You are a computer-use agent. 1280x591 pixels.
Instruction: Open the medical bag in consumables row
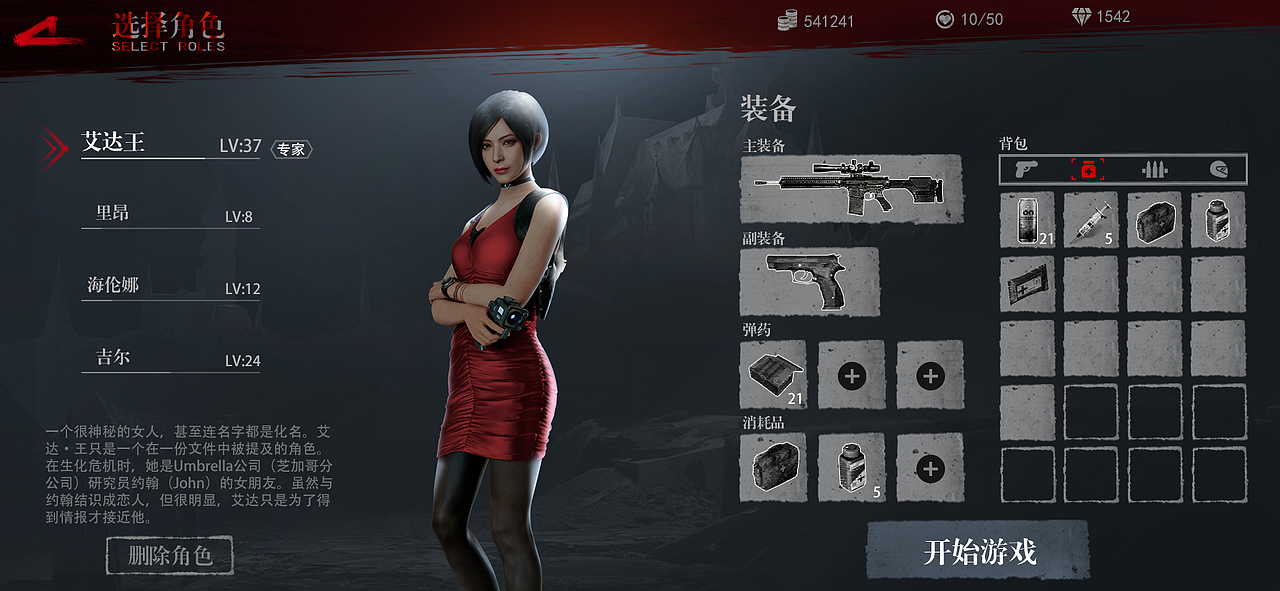[773, 467]
